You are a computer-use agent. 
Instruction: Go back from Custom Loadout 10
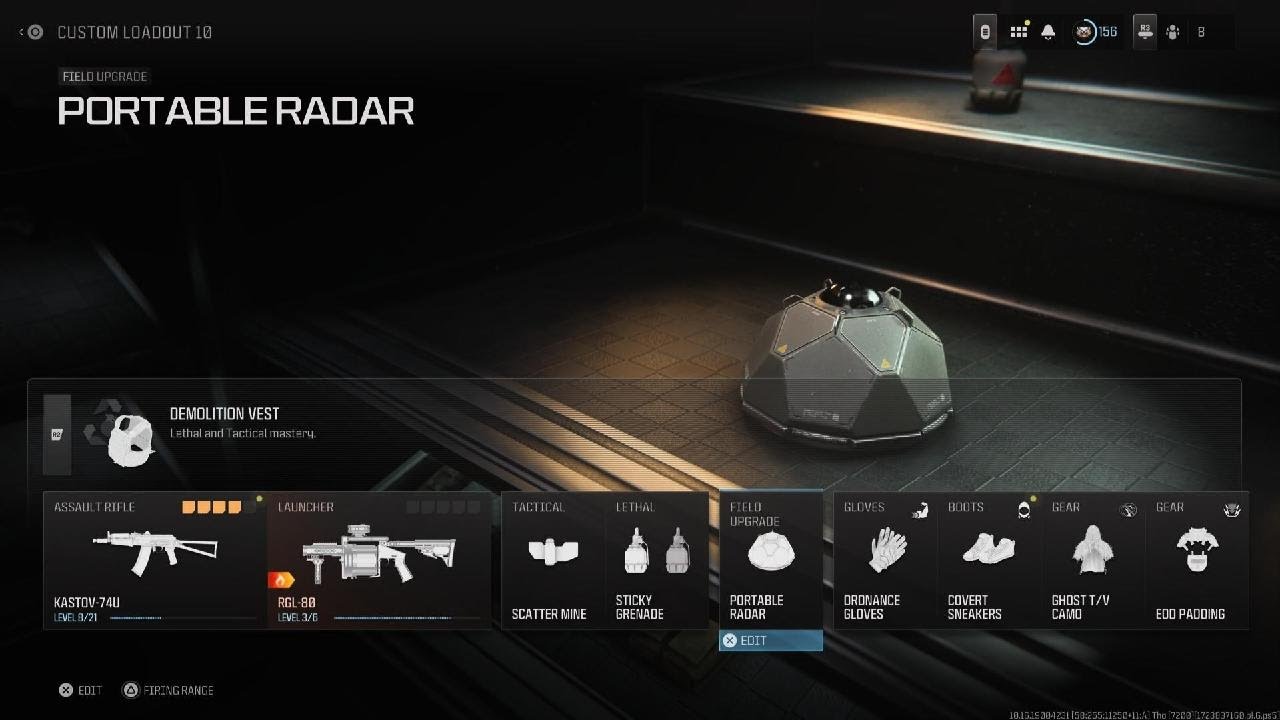(32, 32)
